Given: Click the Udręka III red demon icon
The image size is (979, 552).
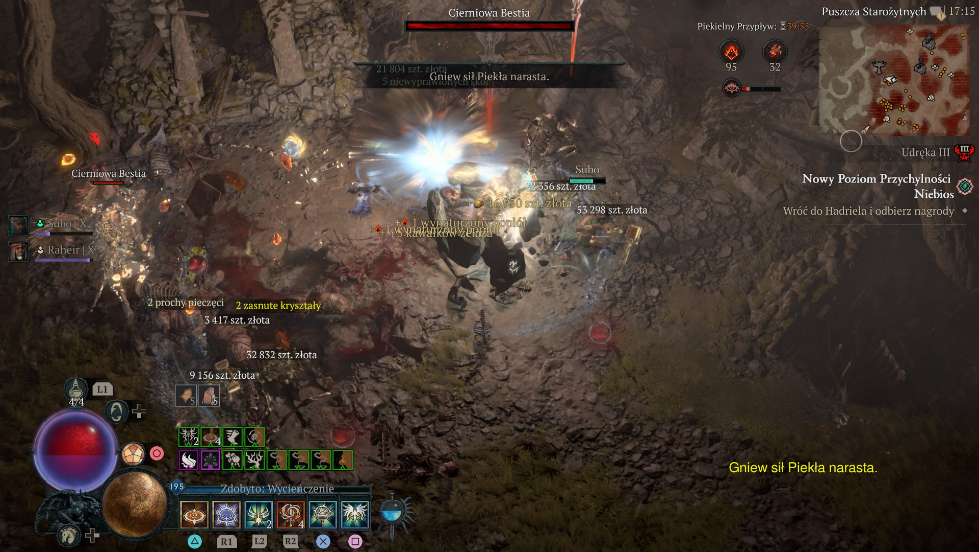Looking at the screenshot, I should [964, 153].
